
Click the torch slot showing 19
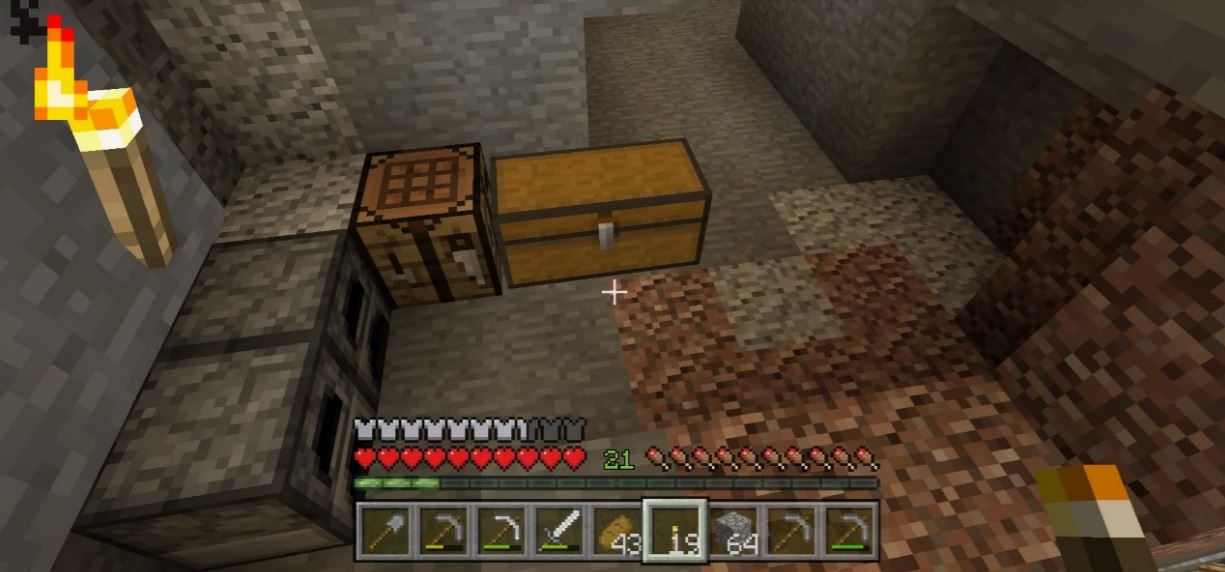(x=675, y=530)
